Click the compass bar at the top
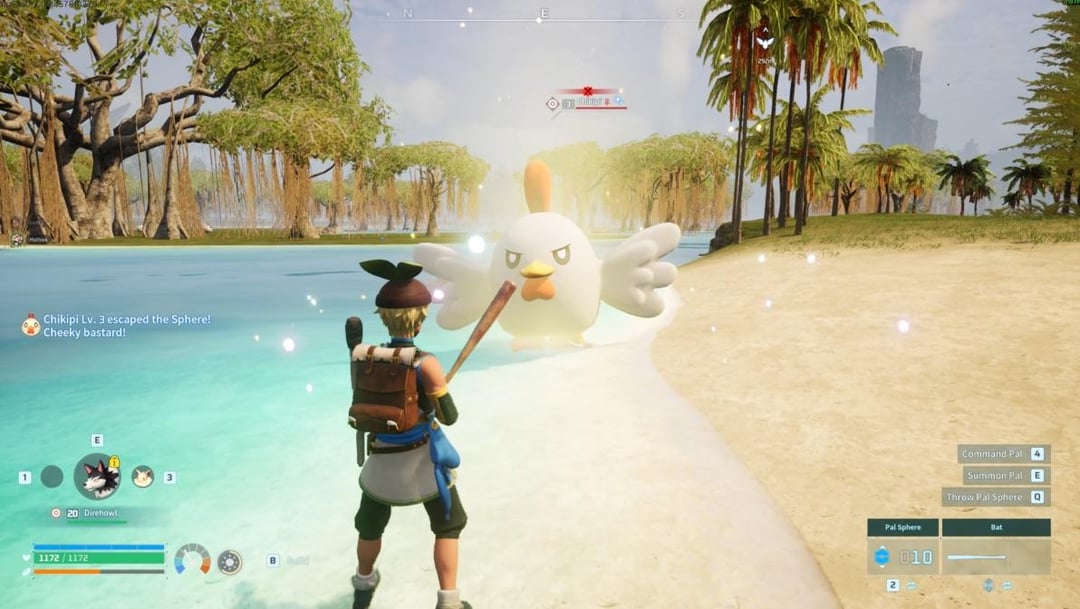Image resolution: width=1080 pixels, height=609 pixels. click(x=544, y=14)
